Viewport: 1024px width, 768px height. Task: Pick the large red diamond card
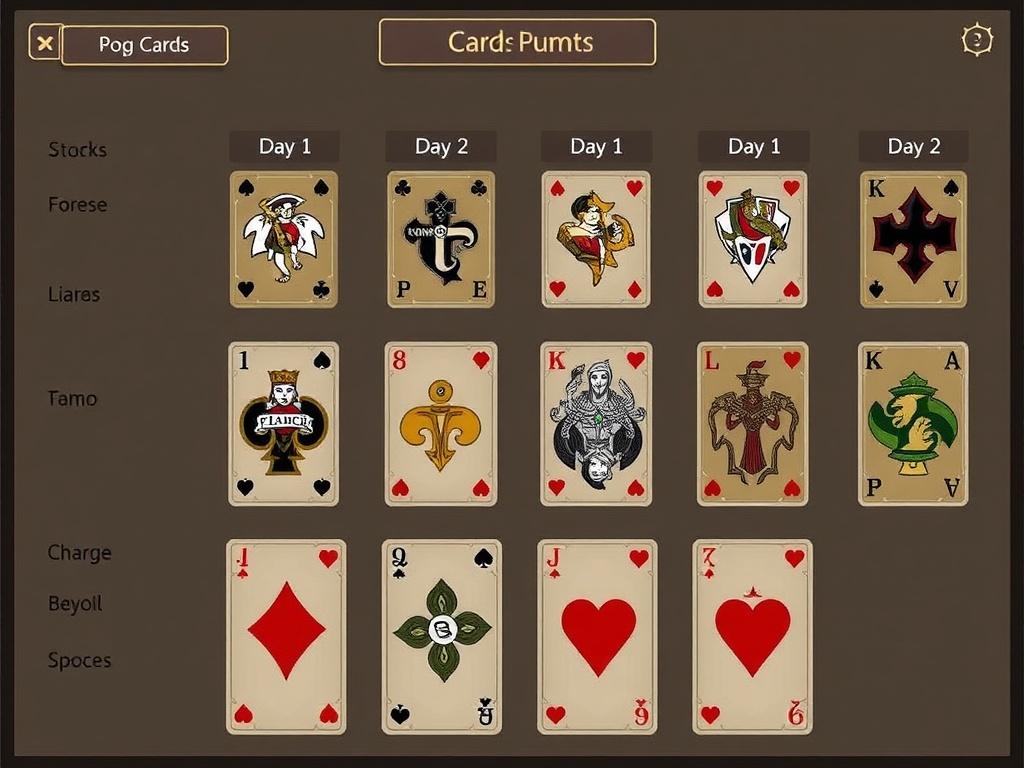pyautogui.click(x=286, y=637)
